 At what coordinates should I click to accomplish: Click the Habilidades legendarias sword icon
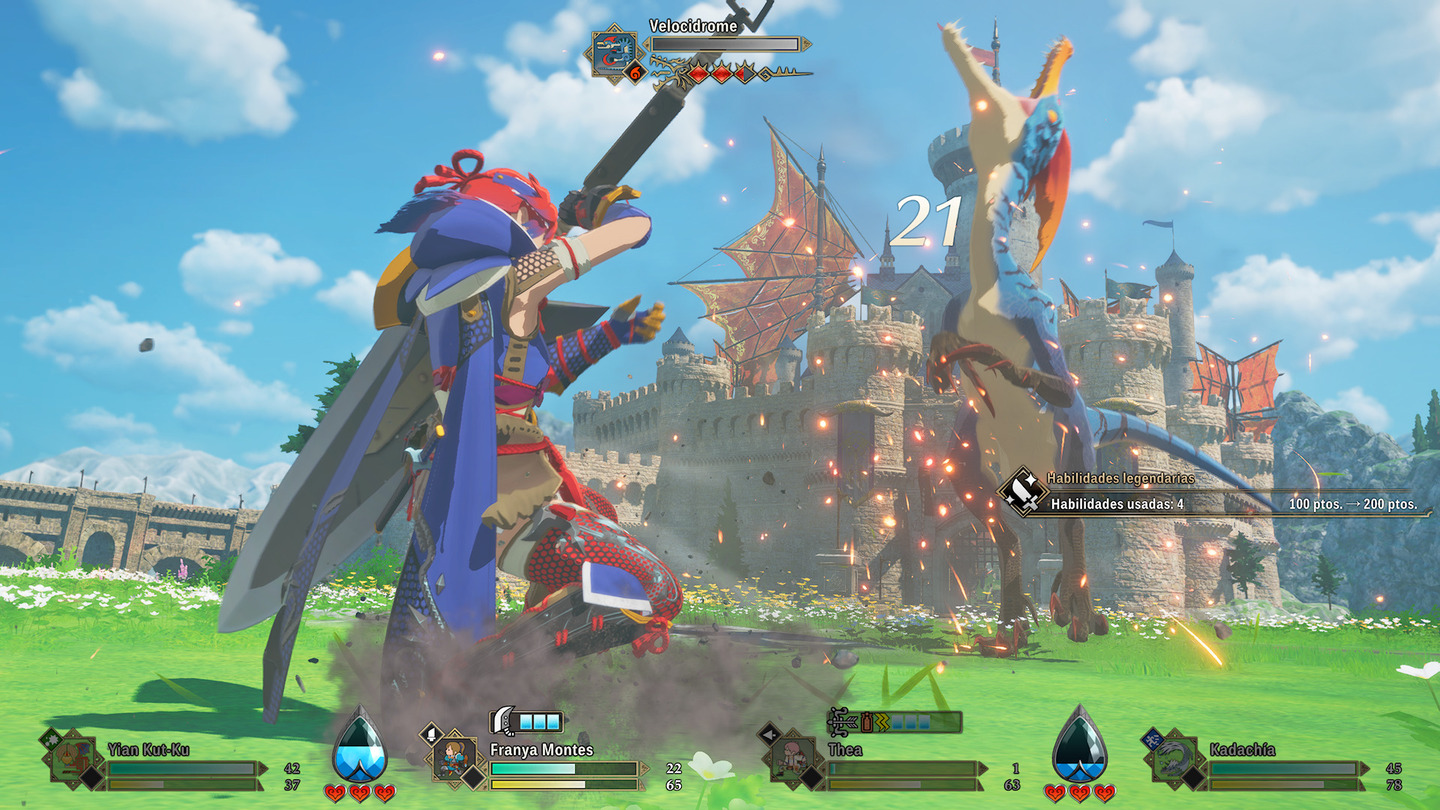click(x=1025, y=492)
